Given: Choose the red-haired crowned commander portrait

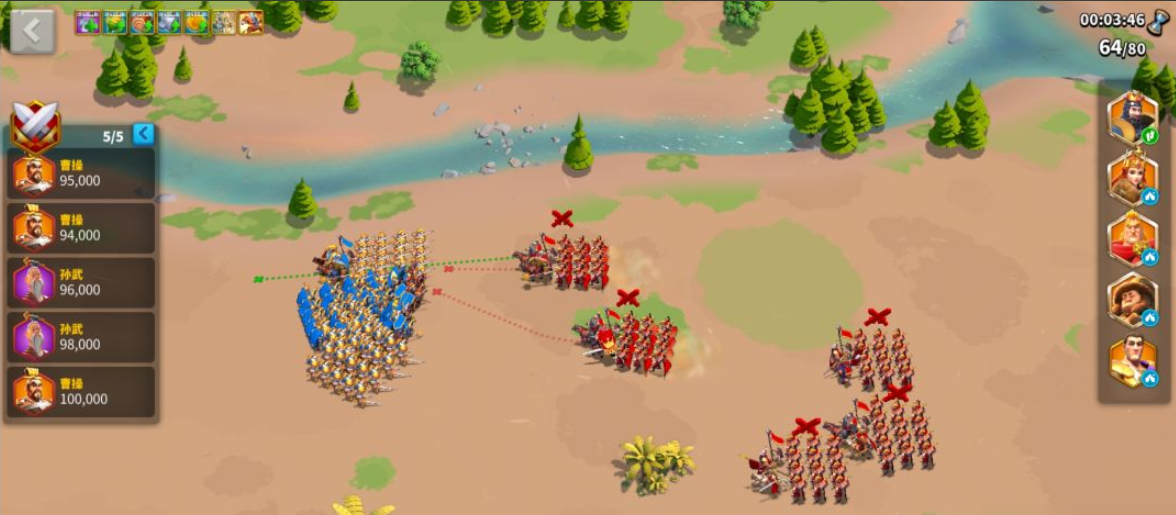Looking at the screenshot, I should [1132, 179].
